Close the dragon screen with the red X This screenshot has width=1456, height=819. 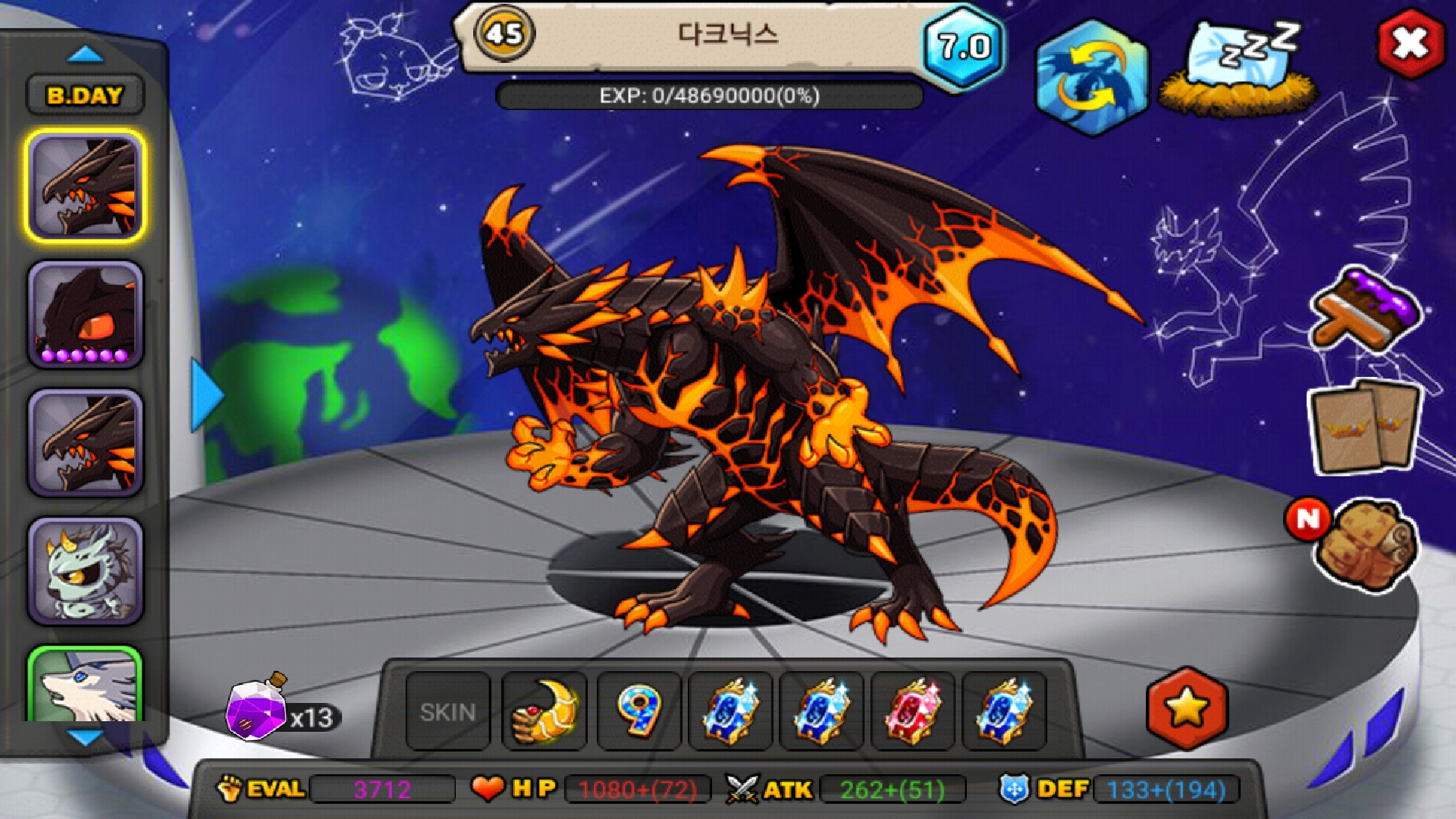click(1410, 43)
